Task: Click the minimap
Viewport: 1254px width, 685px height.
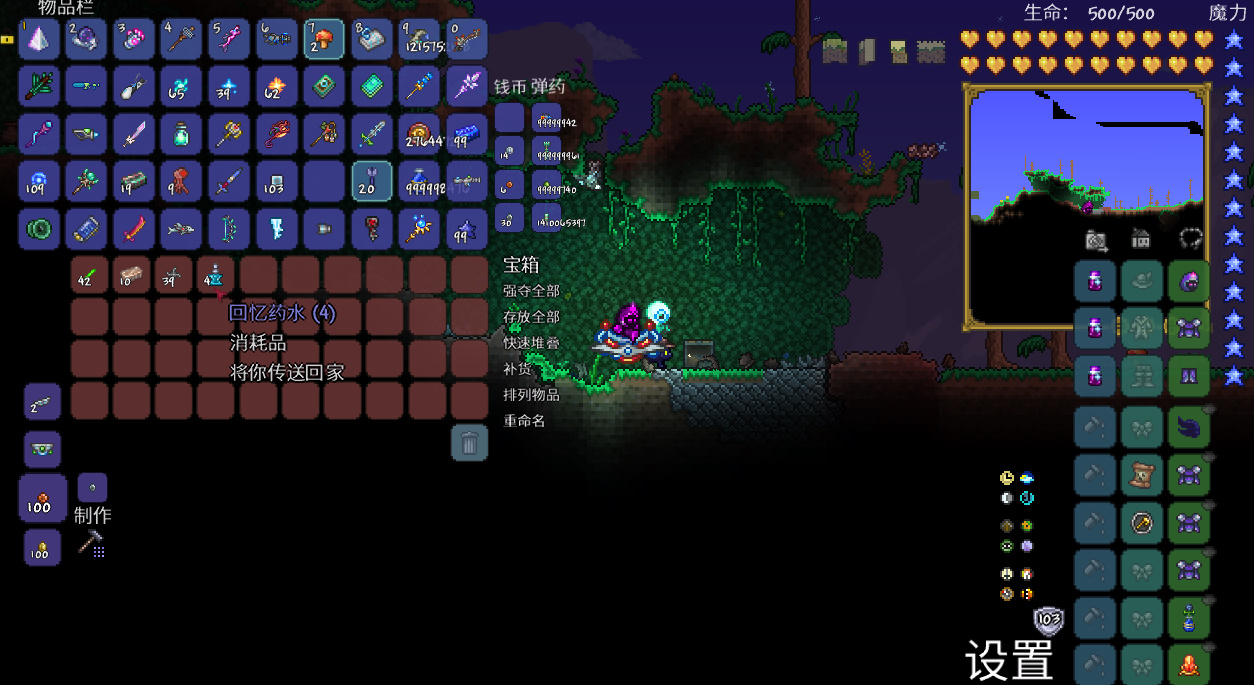Action: [x=1086, y=207]
